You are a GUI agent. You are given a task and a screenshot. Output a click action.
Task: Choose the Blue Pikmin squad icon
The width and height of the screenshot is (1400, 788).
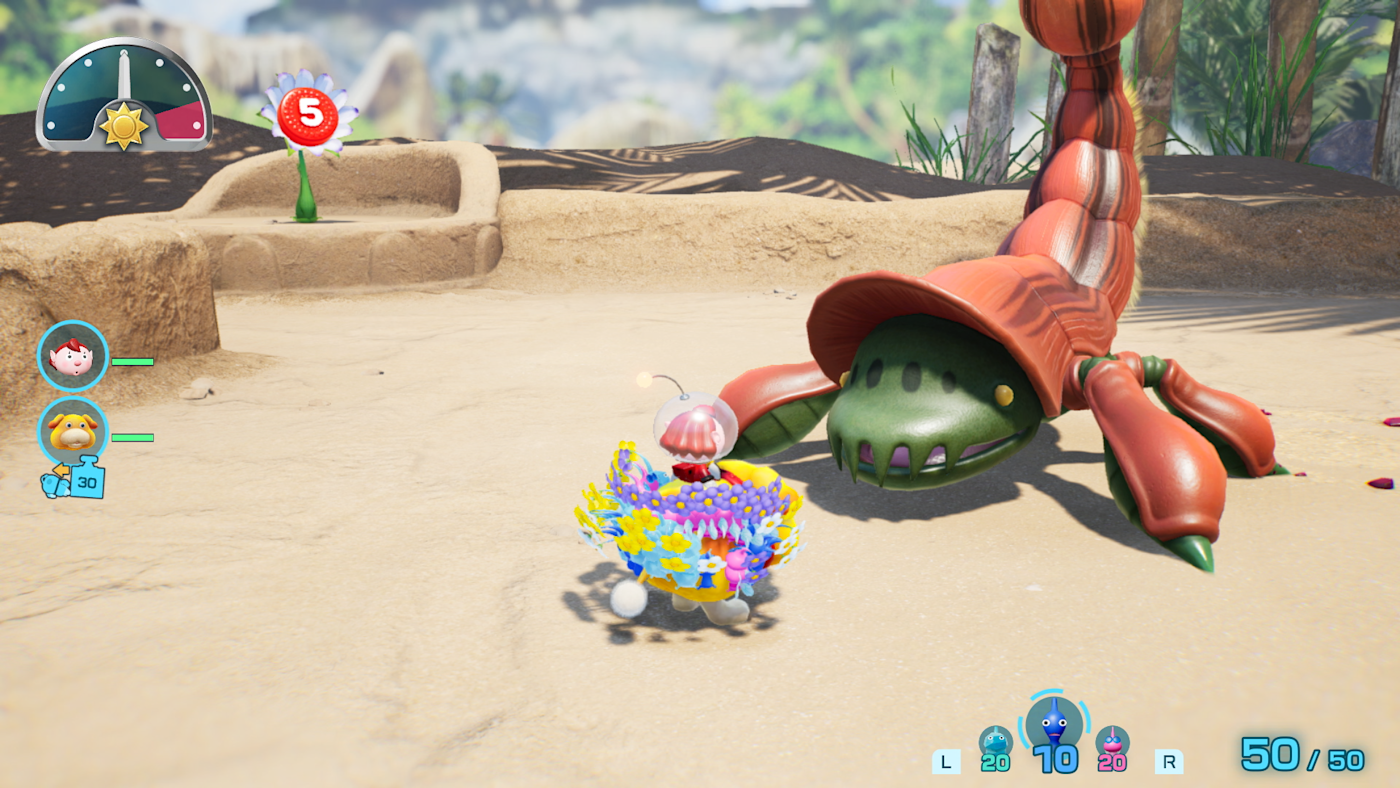[1054, 722]
